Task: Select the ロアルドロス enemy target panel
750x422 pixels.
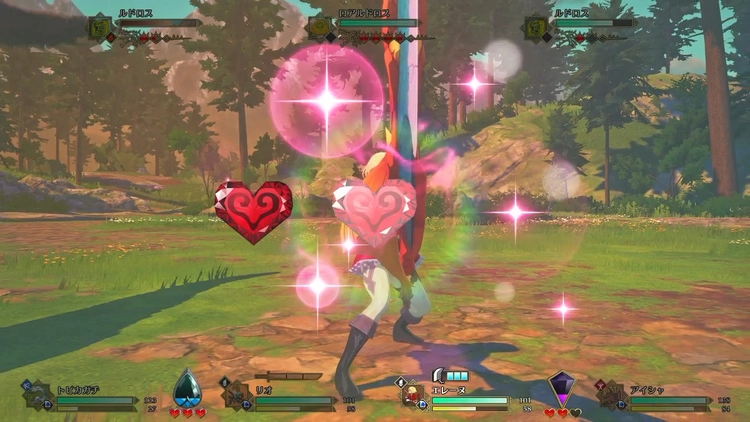Action: [x=375, y=23]
